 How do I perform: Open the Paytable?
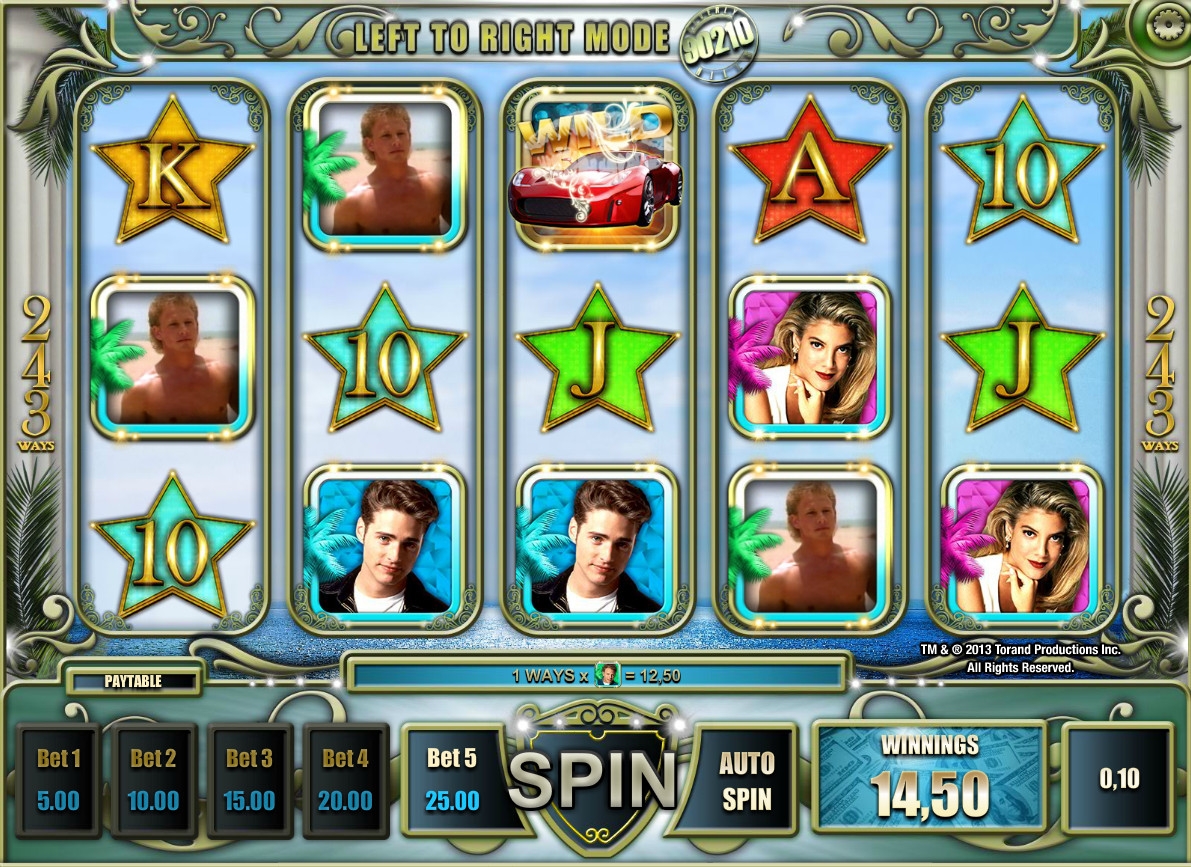133,681
